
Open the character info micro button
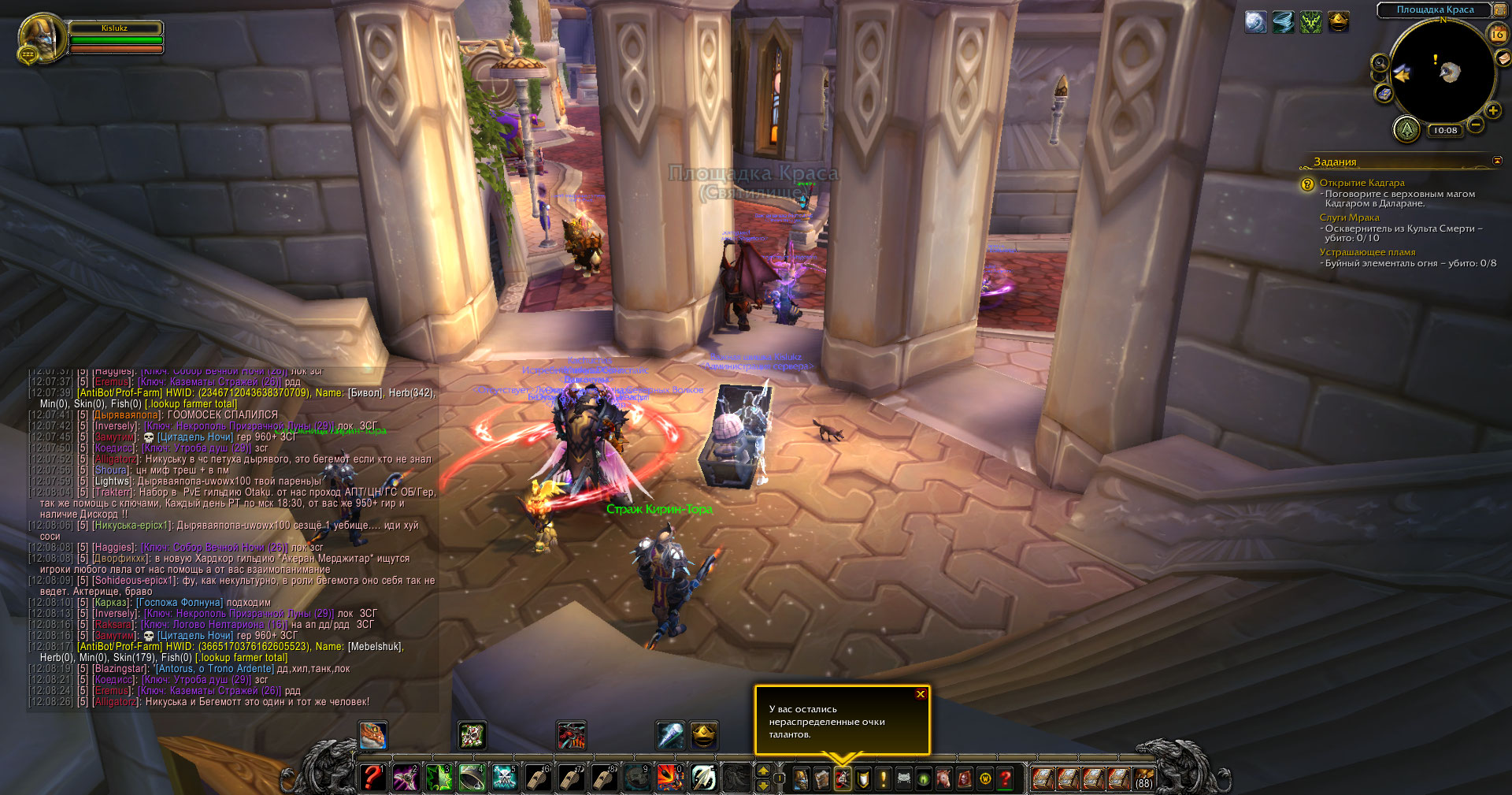pos(802,779)
